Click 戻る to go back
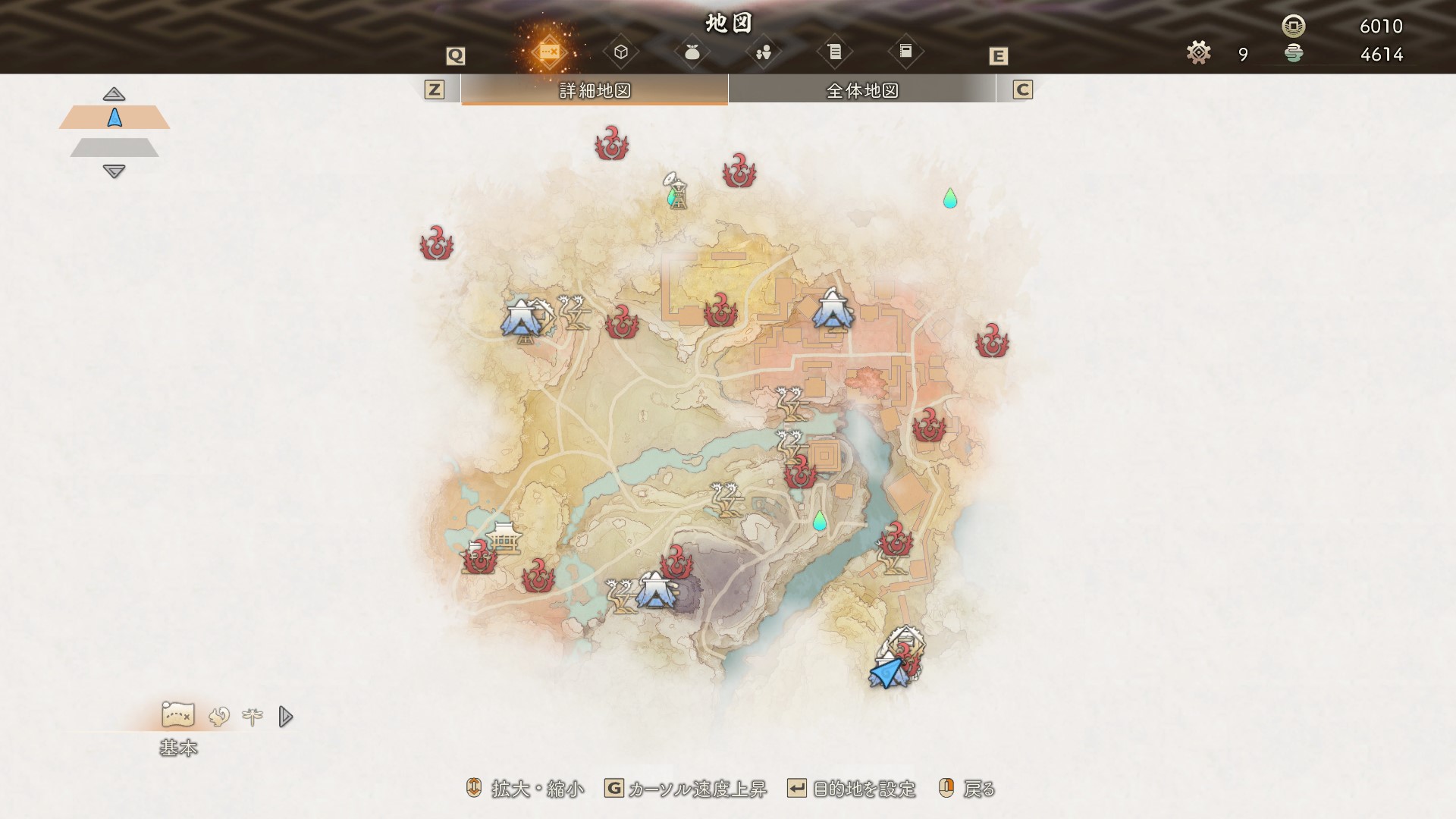The width and height of the screenshot is (1456, 819). coord(978,789)
